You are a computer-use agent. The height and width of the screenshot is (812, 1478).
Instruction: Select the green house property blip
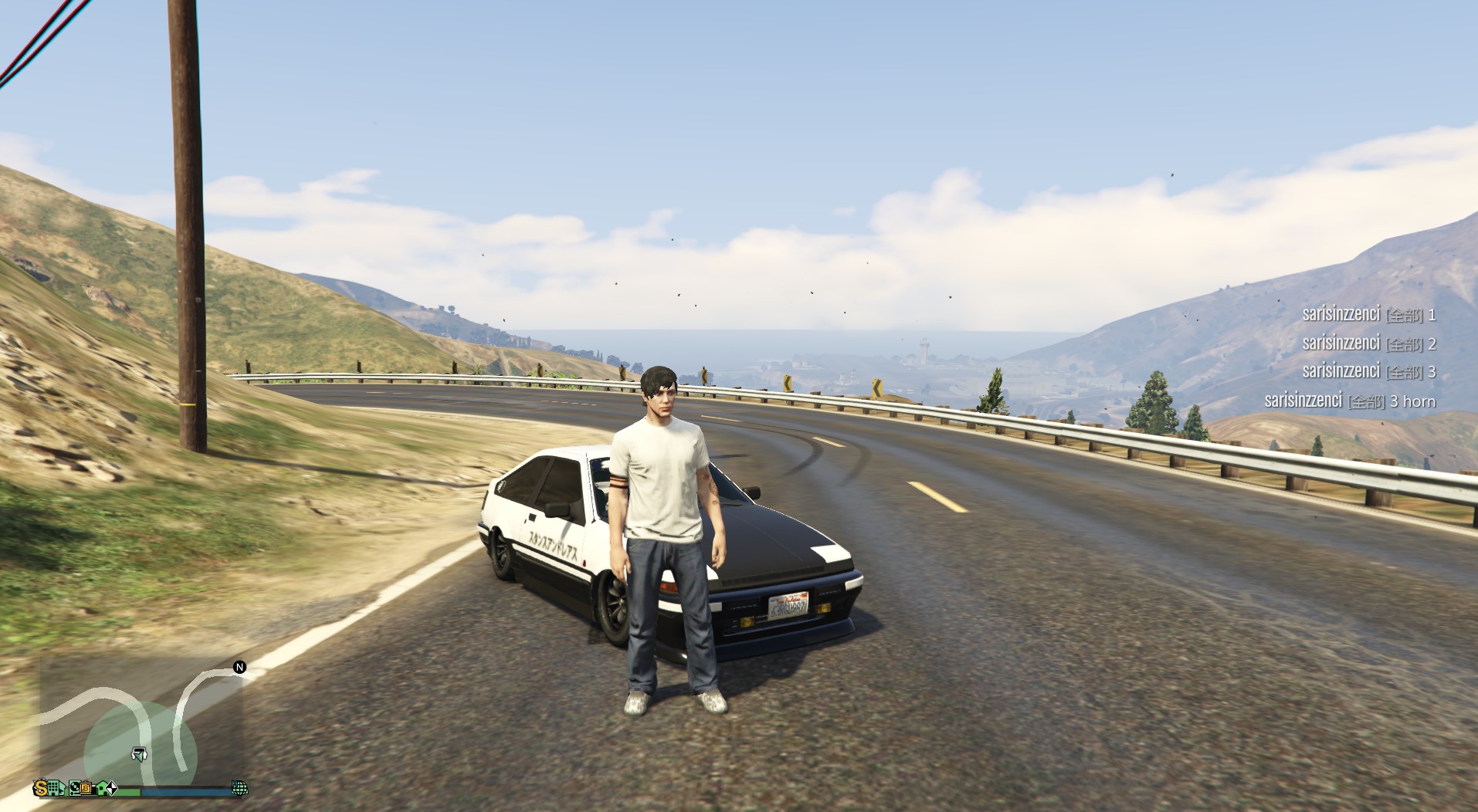point(101,788)
